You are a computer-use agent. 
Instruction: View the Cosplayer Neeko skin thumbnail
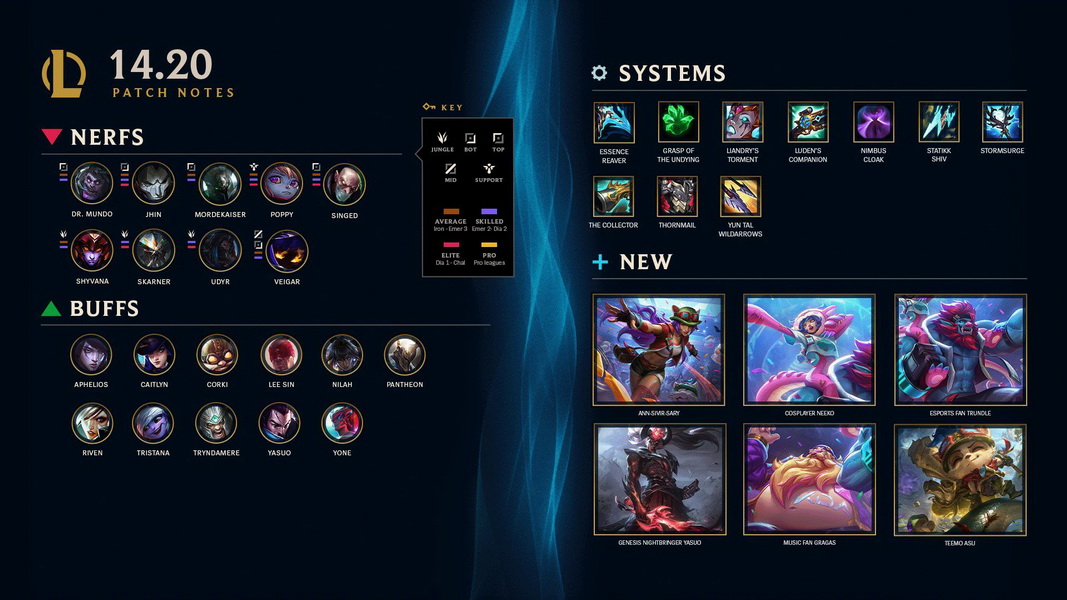coord(810,349)
